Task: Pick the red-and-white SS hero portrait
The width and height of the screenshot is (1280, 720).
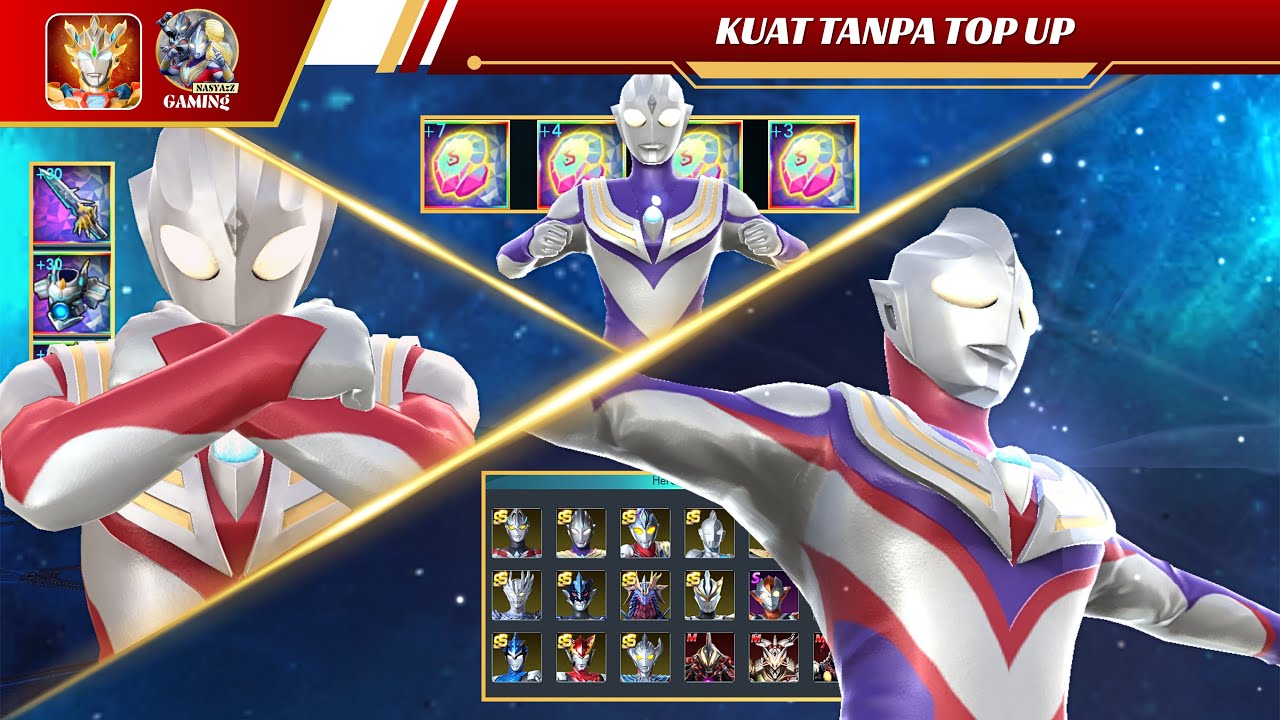Action: coord(581,659)
